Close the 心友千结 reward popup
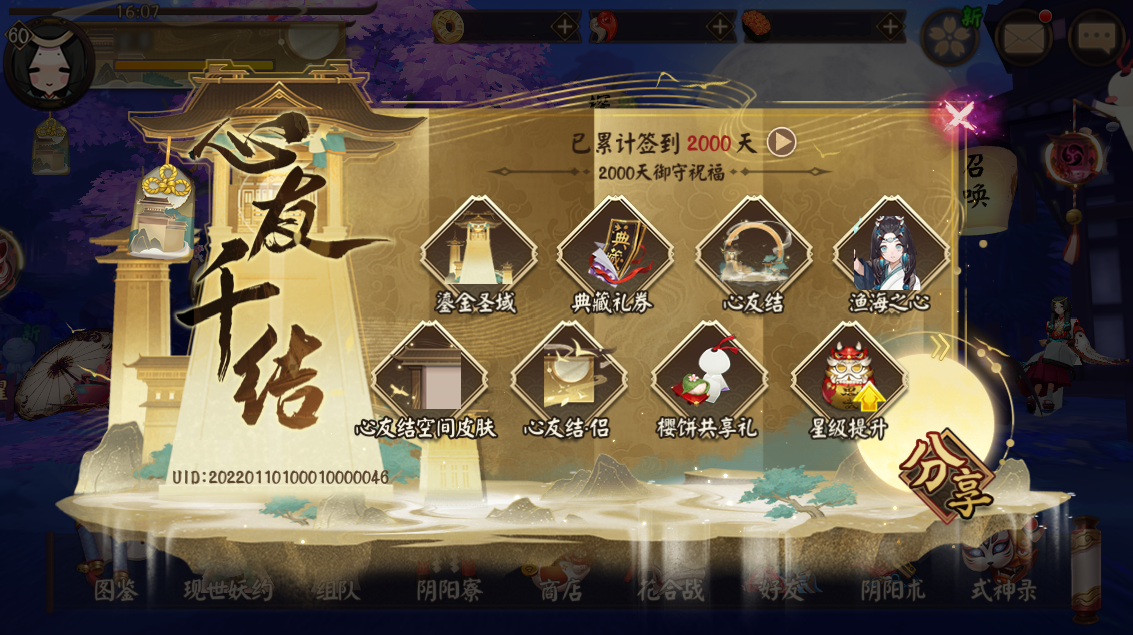Image resolution: width=1133 pixels, height=635 pixels. [959, 118]
